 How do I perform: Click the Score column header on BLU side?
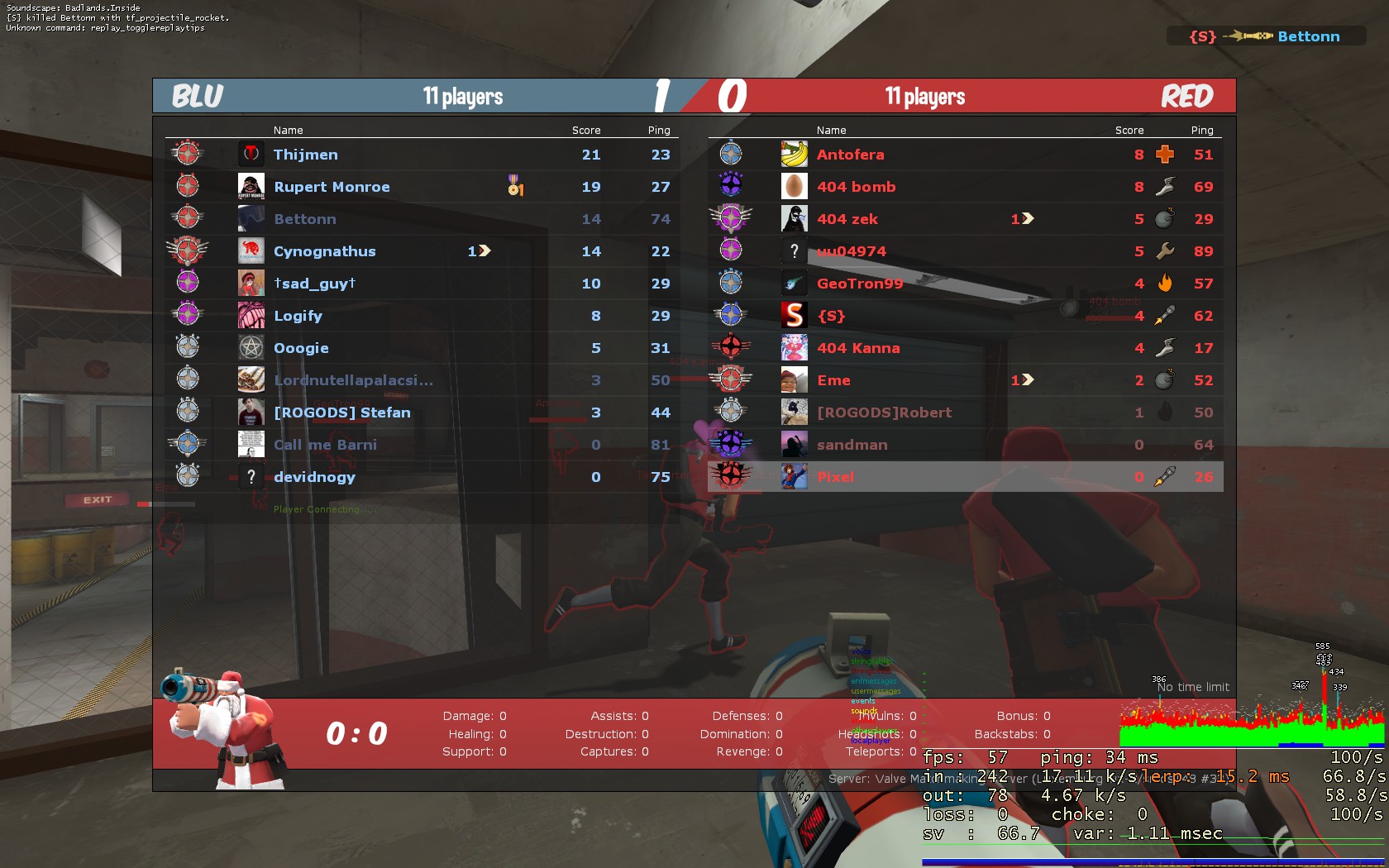pyautogui.click(x=586, y=130)
